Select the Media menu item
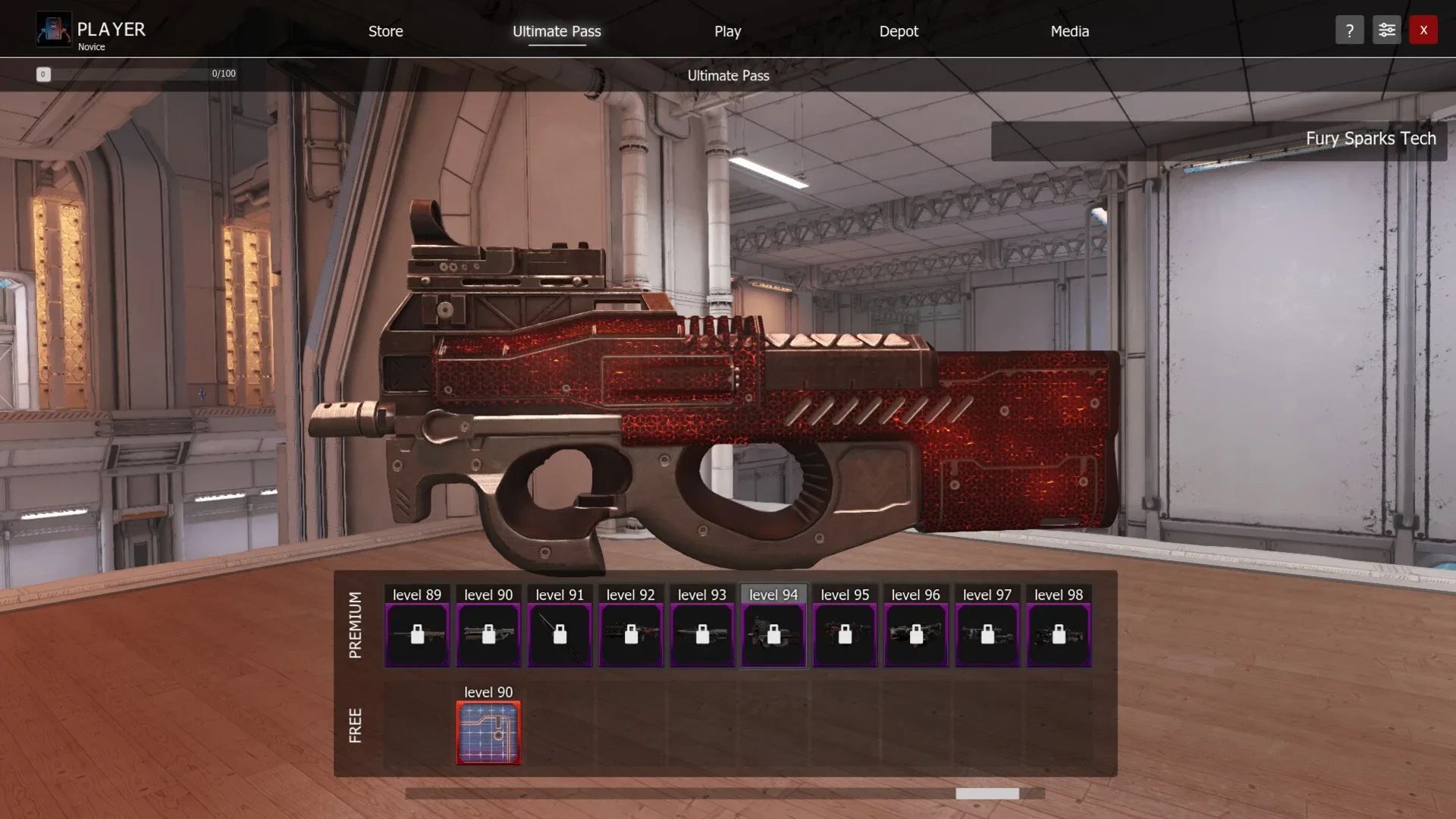Screen dimensions: 1456x819 pos(1069,31)
